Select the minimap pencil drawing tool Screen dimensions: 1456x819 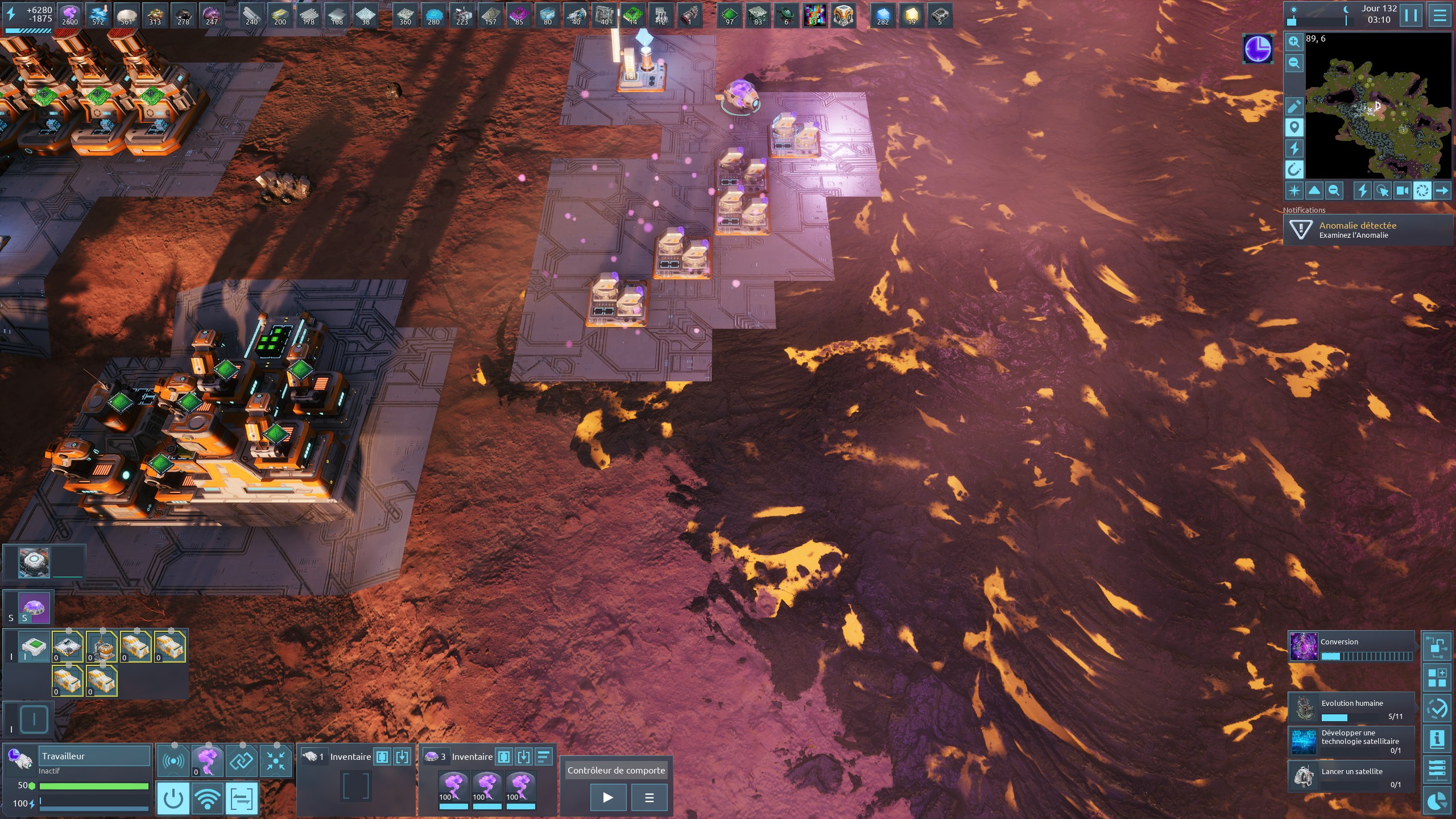(x=1294, y=106)
